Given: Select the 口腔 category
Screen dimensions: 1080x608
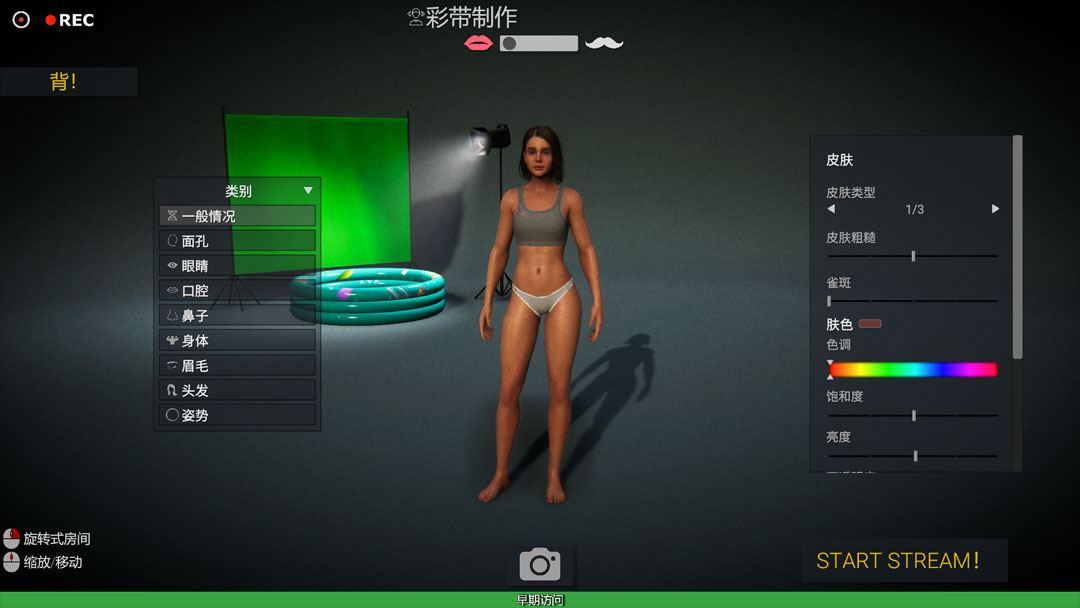Looking at the screenshot, I should click(x=238, y=291).
